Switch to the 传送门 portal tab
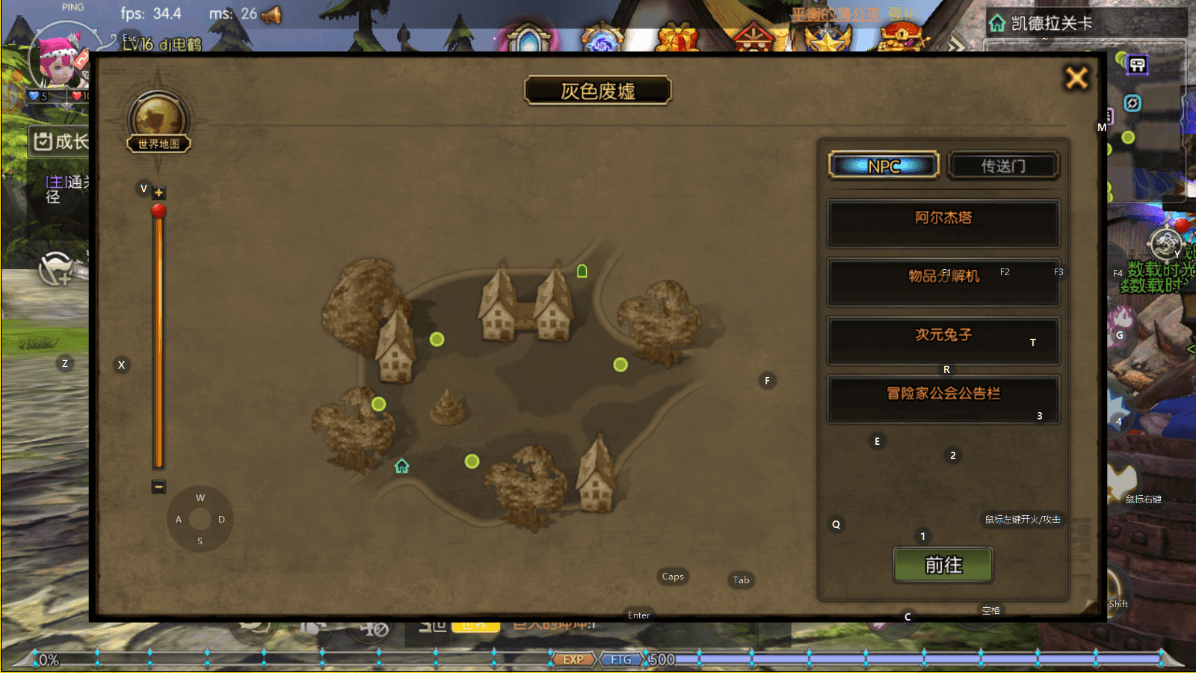1196x673 pixels. [1002, 166]
